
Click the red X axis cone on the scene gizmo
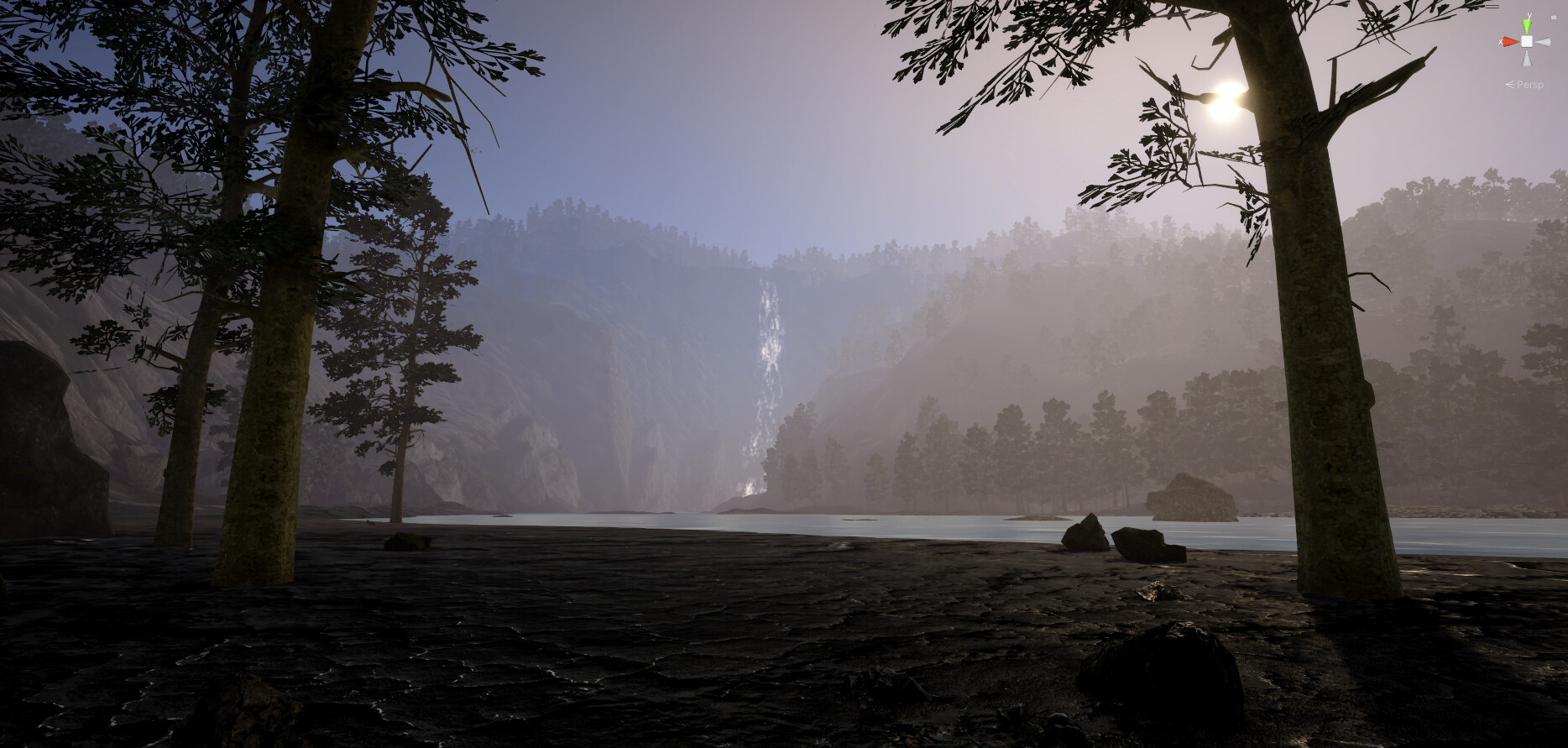(1511, 41)
